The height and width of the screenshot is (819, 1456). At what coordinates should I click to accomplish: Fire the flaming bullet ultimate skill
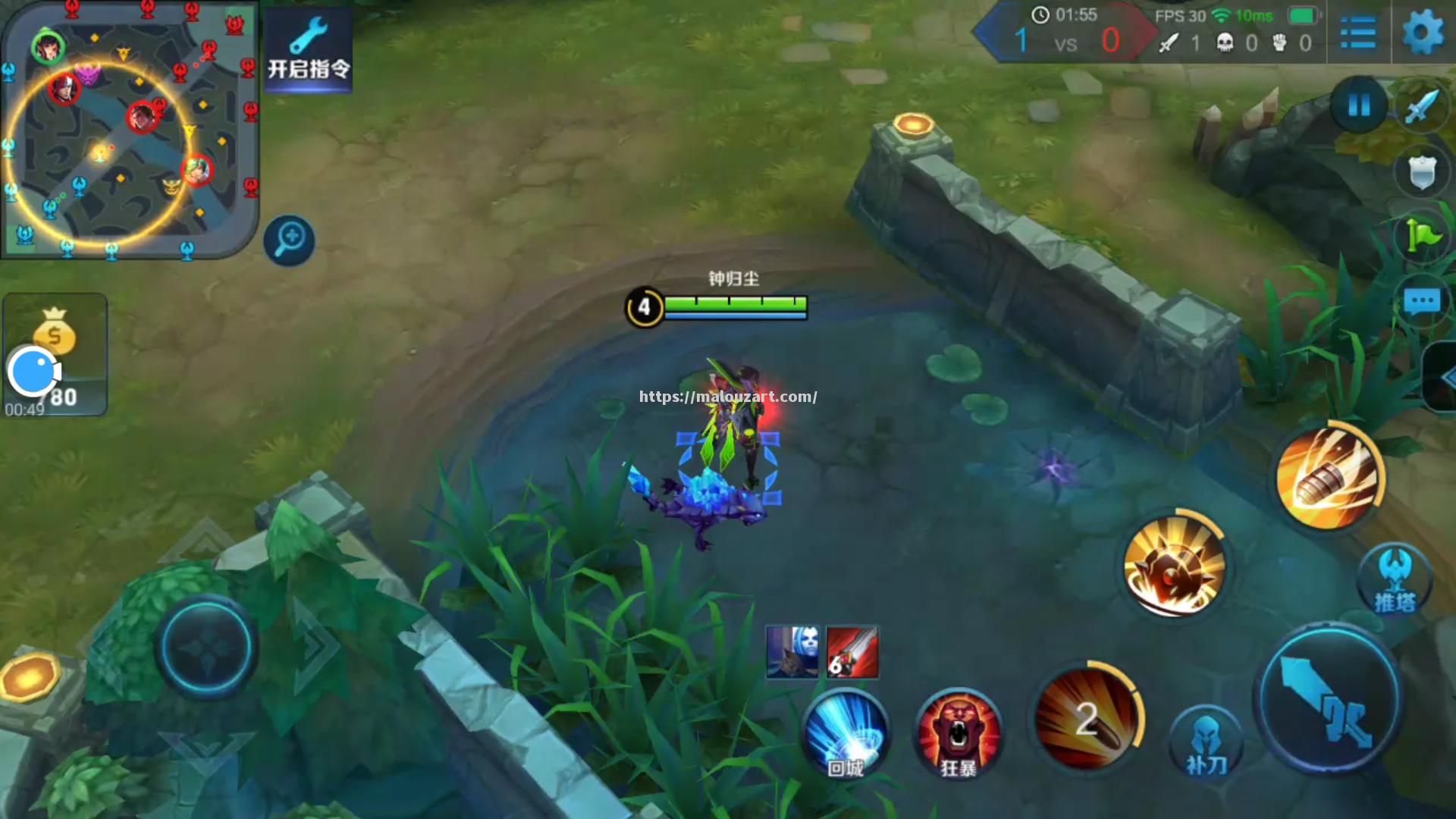(1327, 478)
